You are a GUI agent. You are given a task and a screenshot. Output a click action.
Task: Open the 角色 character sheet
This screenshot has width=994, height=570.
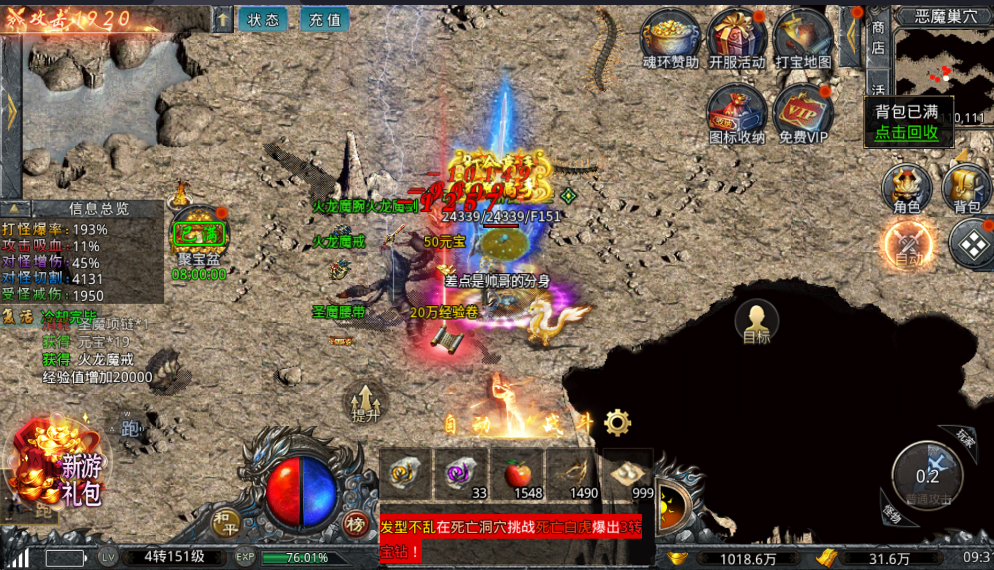[x=907, y=187]
